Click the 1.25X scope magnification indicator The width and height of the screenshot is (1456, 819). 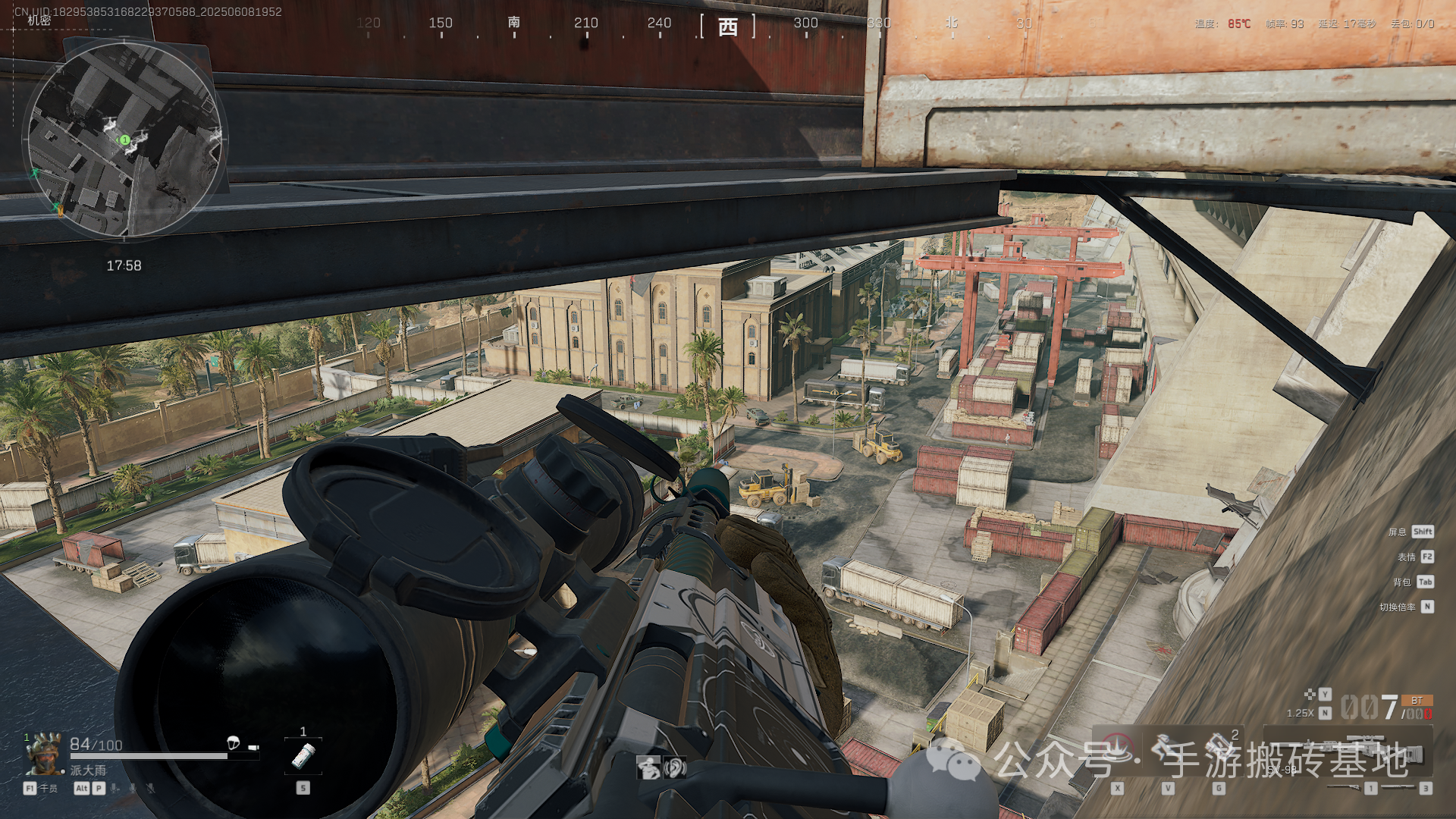(x=1300, y=713)
